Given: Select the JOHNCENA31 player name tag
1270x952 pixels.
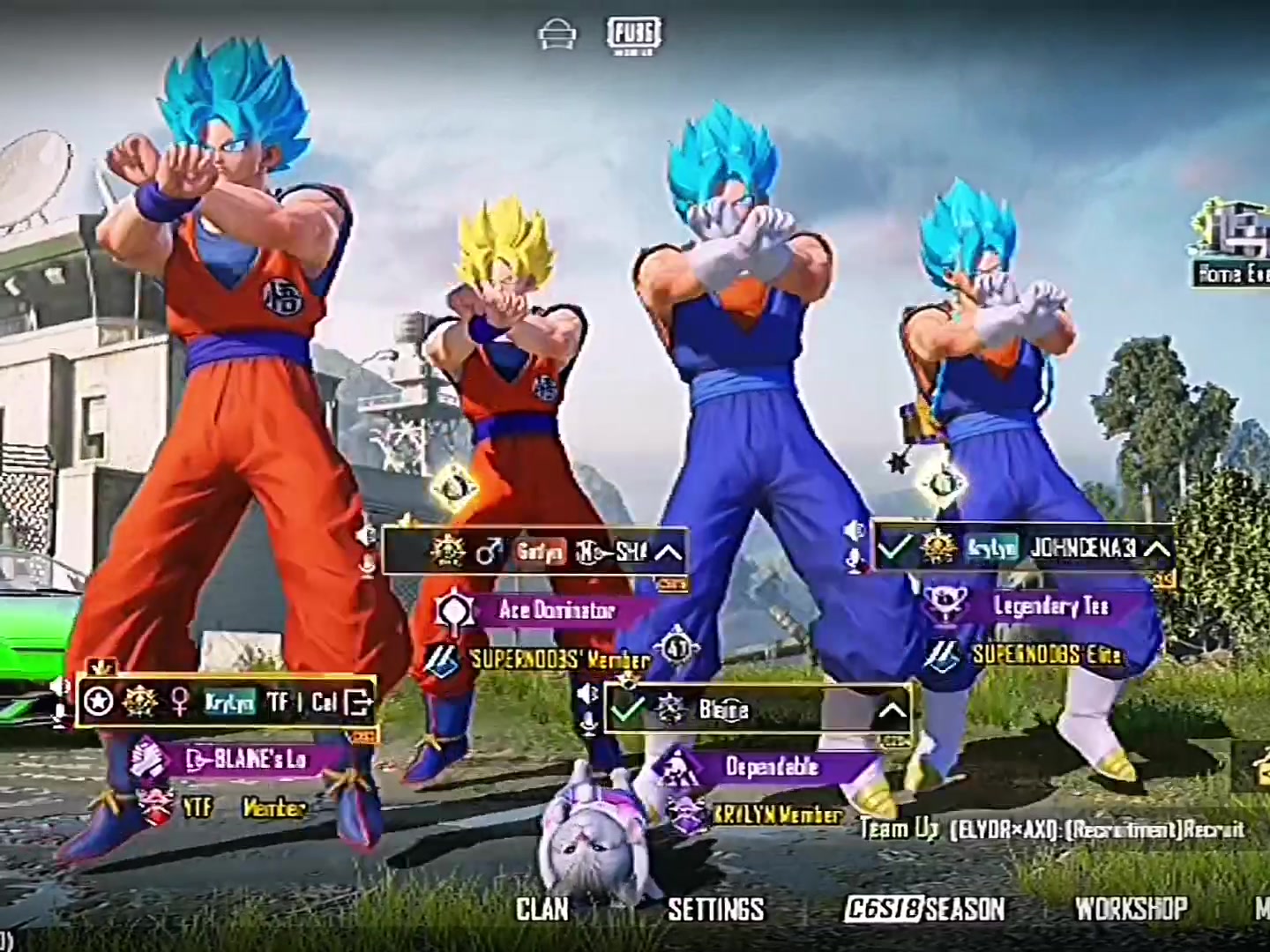Looking at the screenshot, I should pos(1082,548).
